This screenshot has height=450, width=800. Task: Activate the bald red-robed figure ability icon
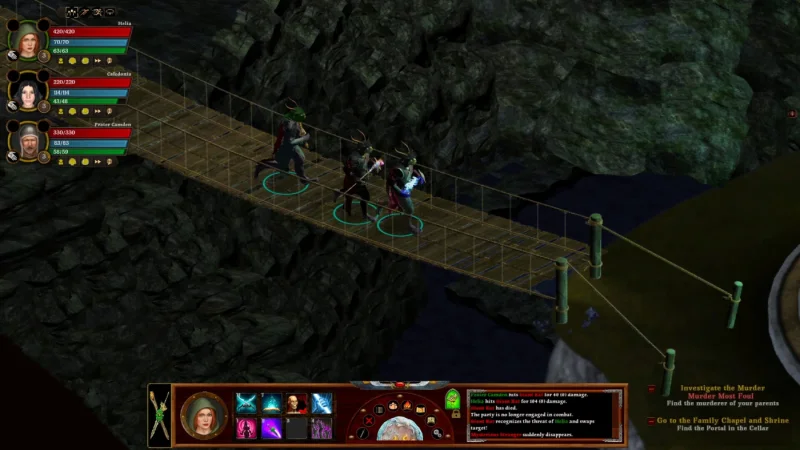(297, 403)
